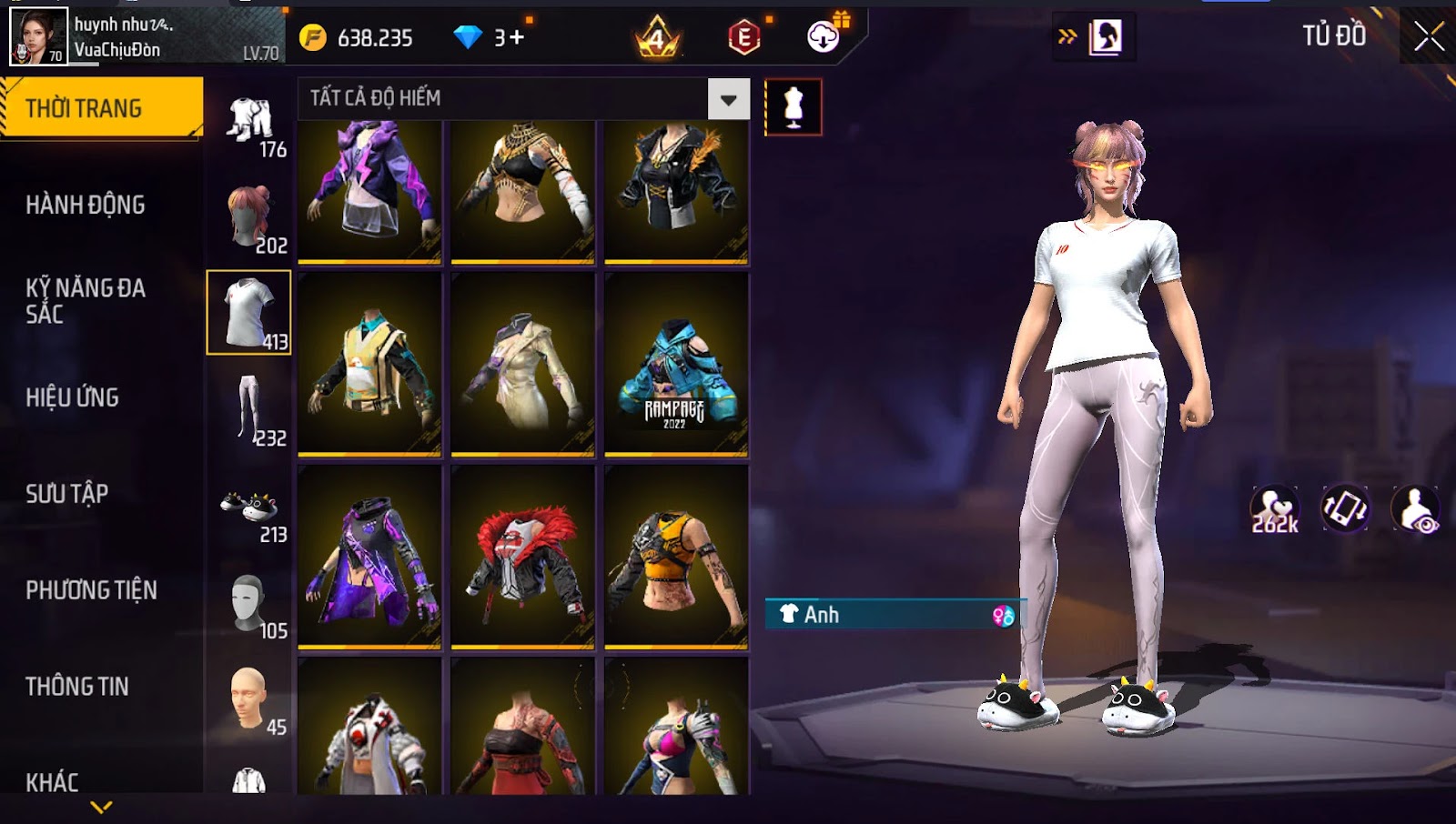Select the mask category showing 105 items
The height and width of the screenshot is (824, 1456).
pyautogui.click(x=249, y=605)
